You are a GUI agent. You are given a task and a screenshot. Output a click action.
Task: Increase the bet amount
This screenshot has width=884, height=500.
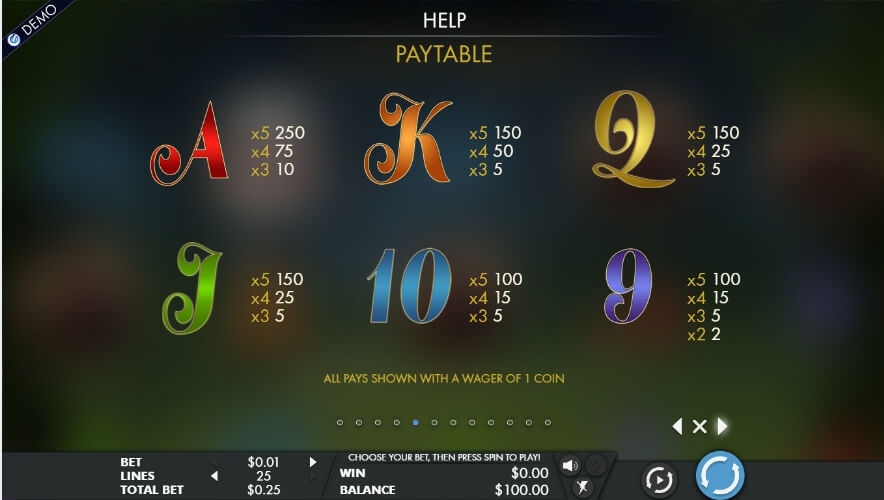313,462
